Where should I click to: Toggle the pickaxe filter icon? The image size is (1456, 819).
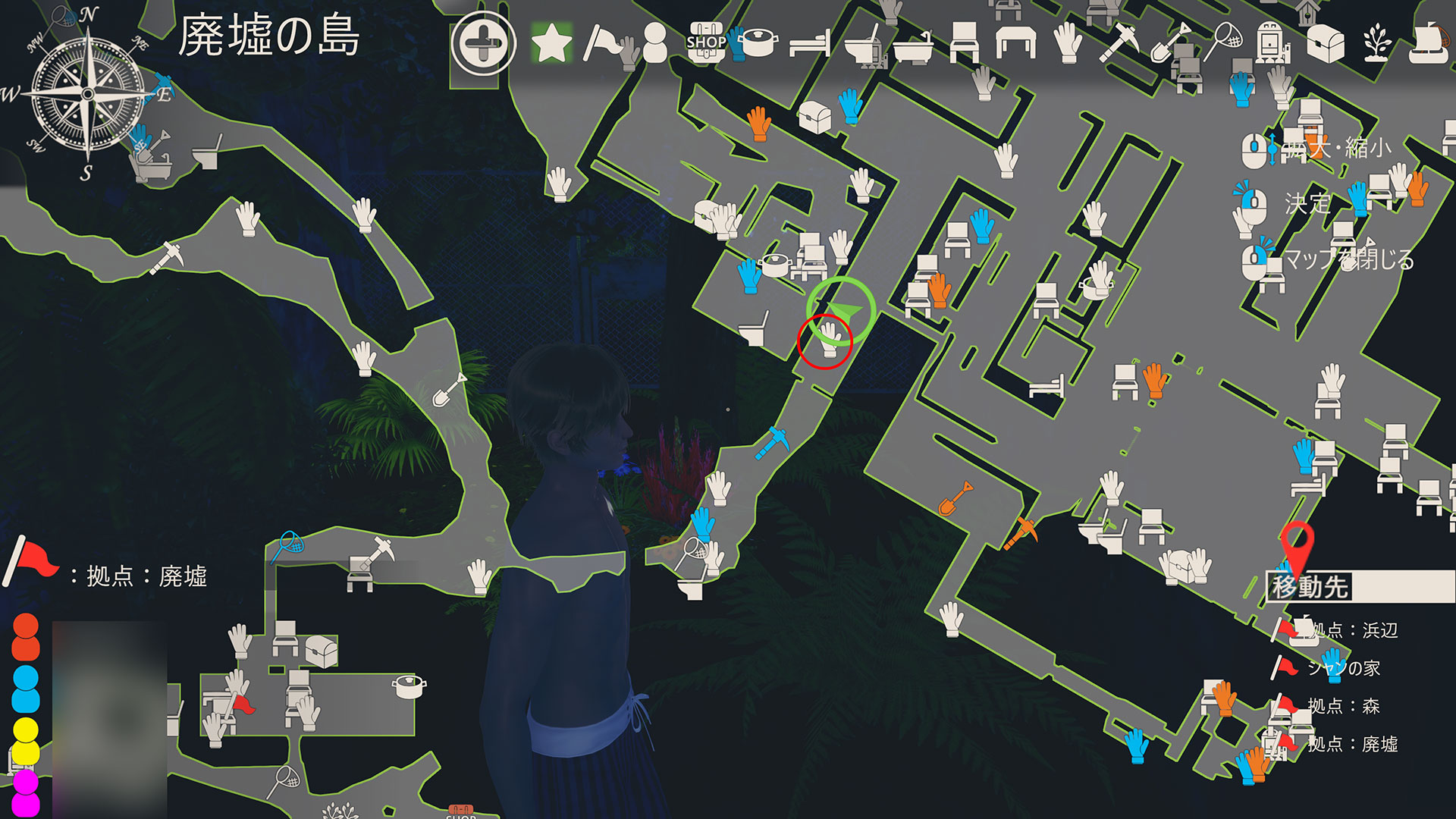coord(1119,42)
